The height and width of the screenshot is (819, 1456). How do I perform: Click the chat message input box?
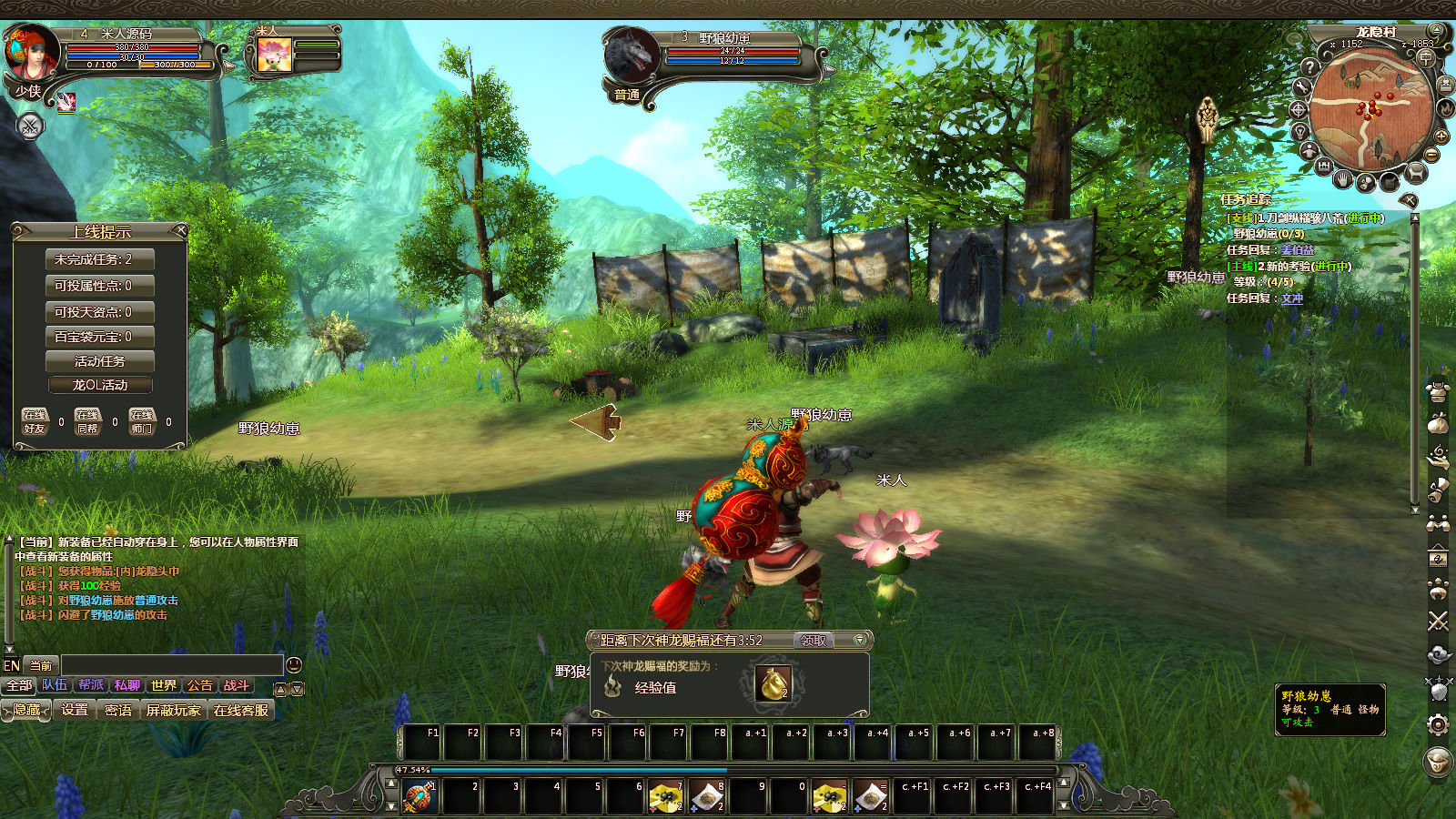pyautogui.click(x=171, y=665)
